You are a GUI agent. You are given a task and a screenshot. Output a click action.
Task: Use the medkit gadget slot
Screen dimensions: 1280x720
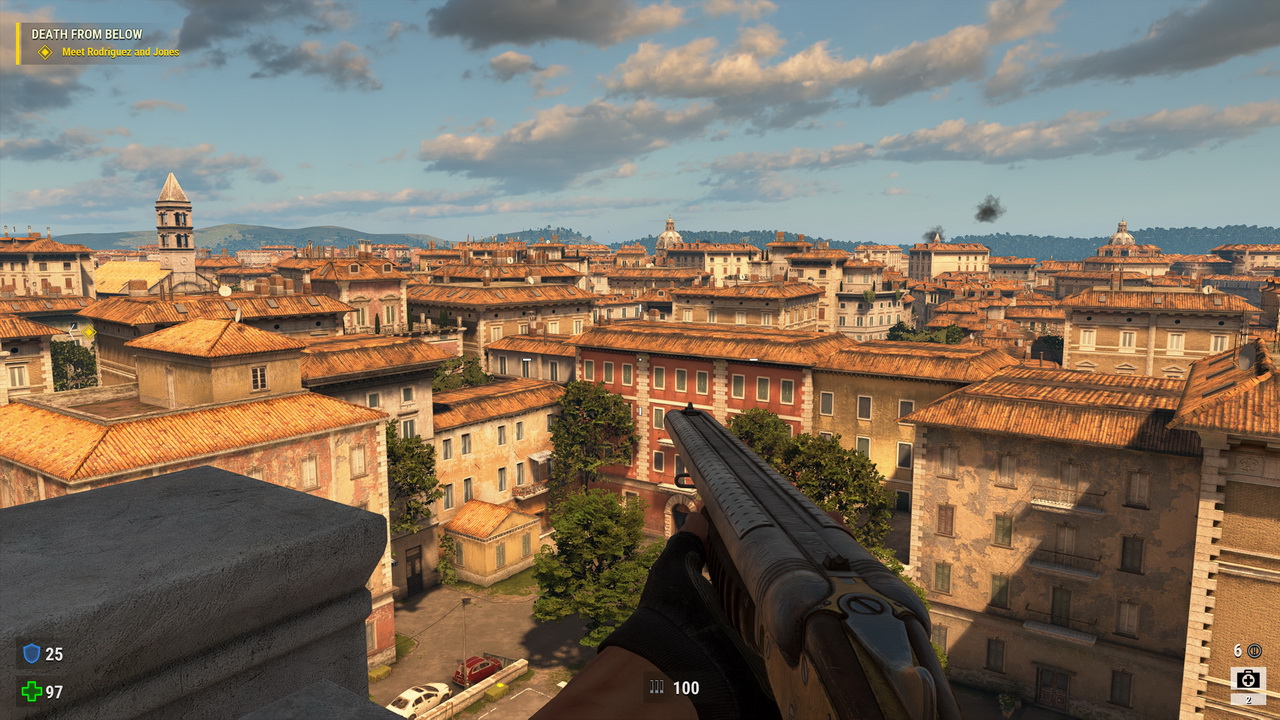click(x=1247, y=681)
